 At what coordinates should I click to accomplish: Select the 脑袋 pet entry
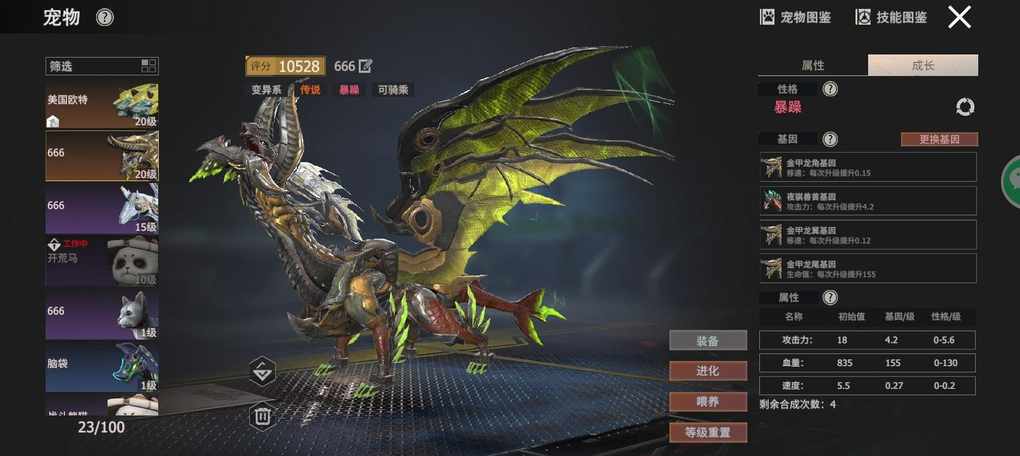coord(101,367)
